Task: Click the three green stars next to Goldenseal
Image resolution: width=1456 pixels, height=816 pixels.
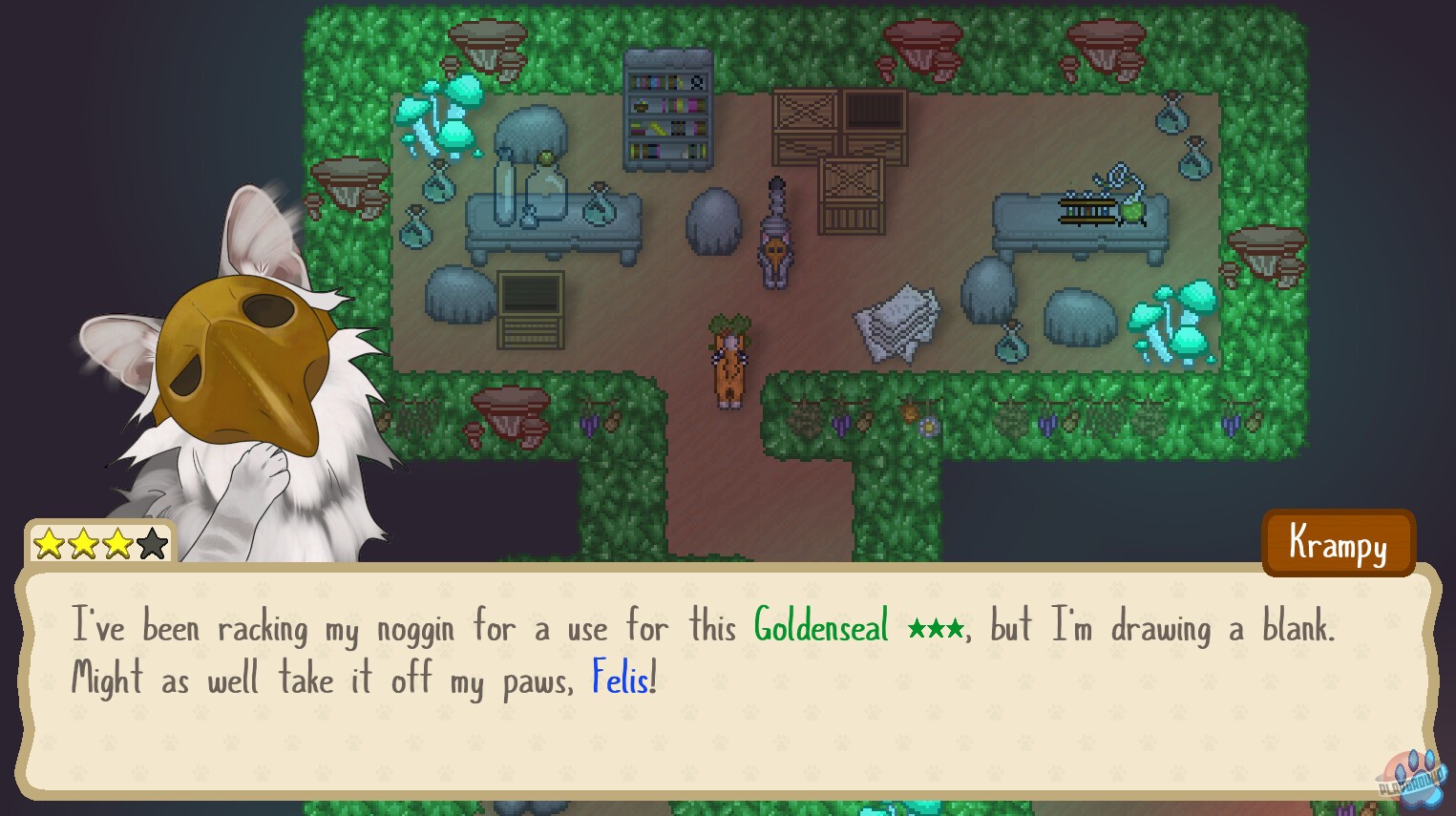Action: coord(934,628)
